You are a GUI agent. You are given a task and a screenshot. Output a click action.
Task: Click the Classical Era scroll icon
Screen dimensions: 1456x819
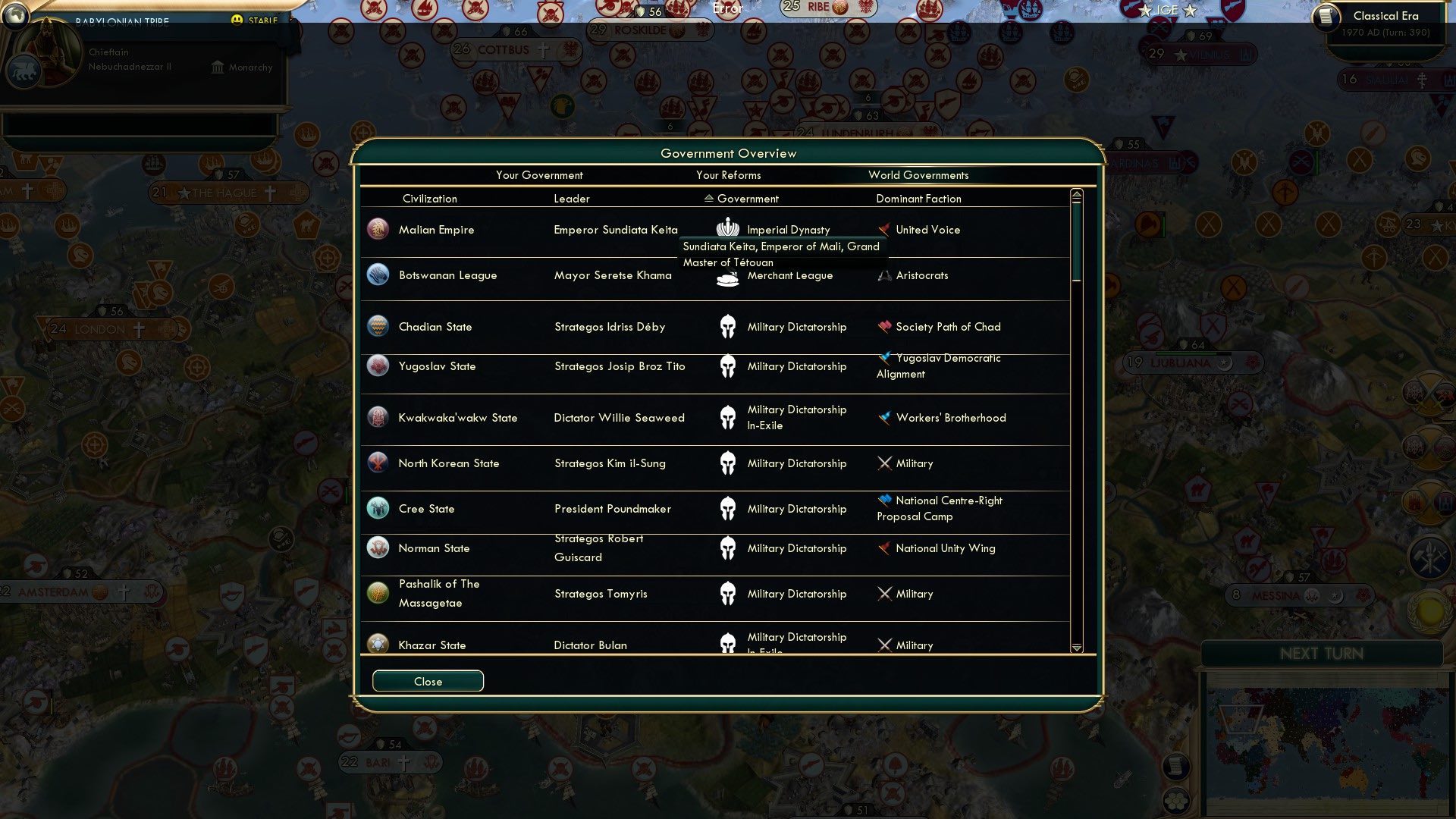(x=1328, y=17)
